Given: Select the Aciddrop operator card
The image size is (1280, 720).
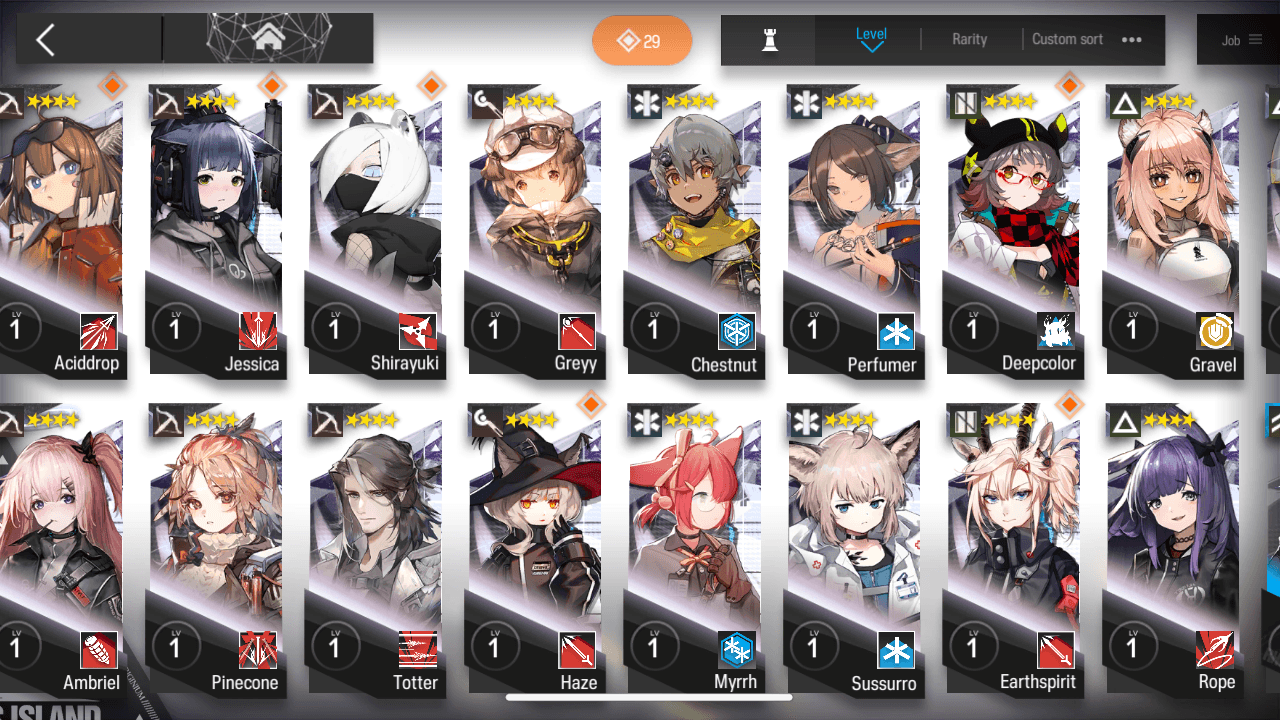Looking at the screenshot, I should coord(62,230).
